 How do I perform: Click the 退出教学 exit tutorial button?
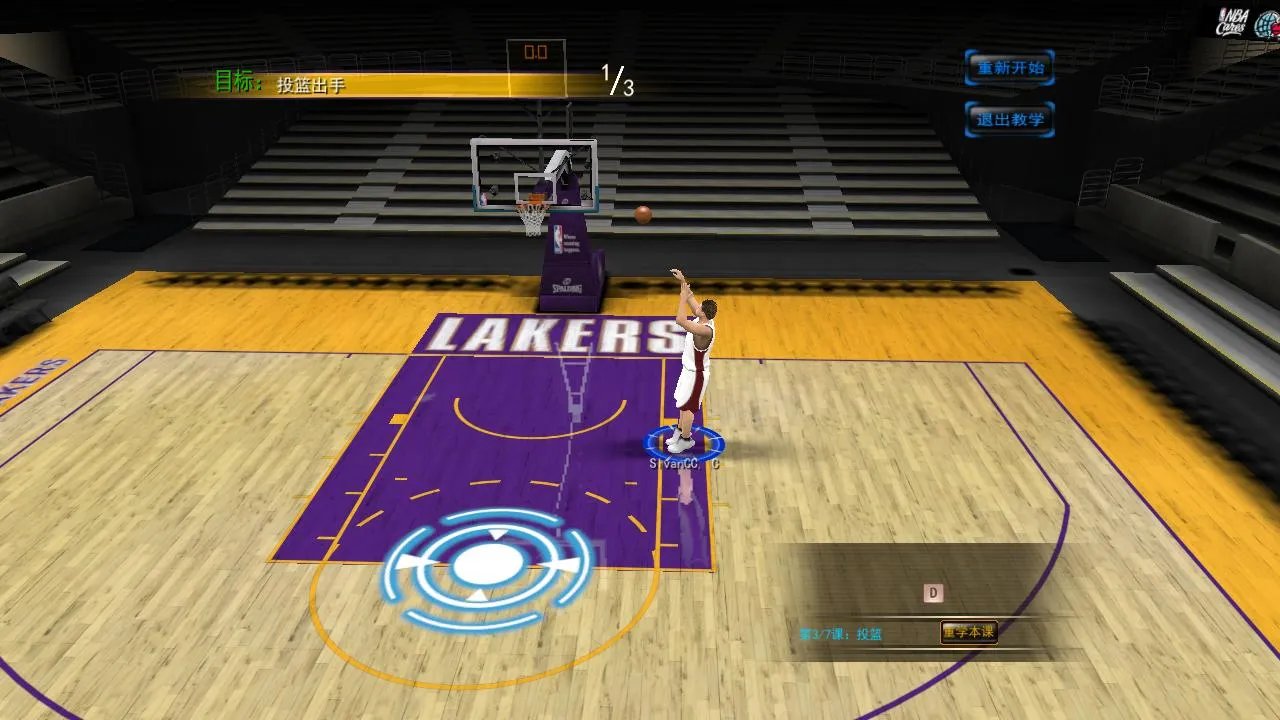pos(1010,118)
